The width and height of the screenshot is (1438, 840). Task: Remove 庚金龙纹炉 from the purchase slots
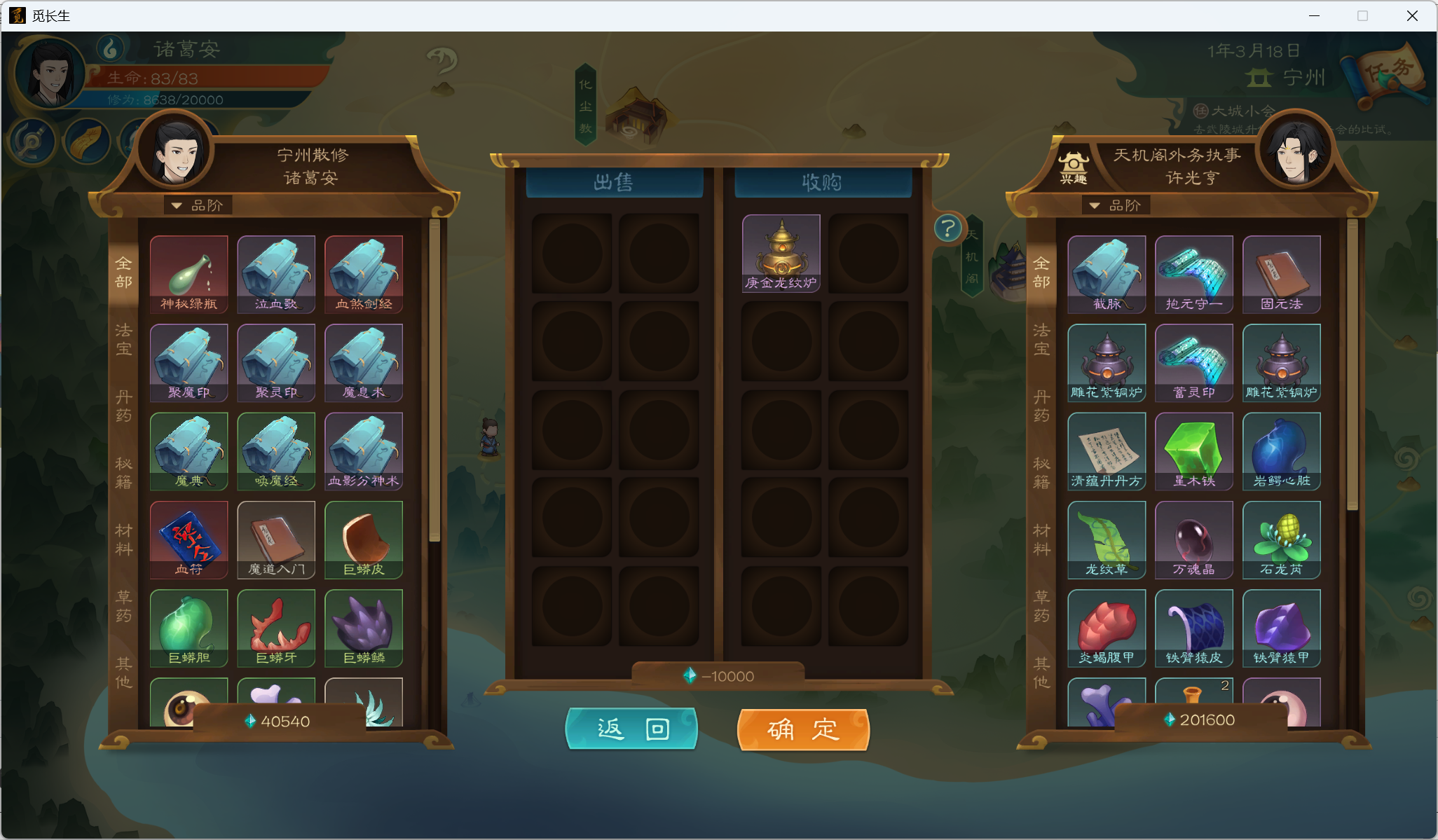[x=781, y=252]
